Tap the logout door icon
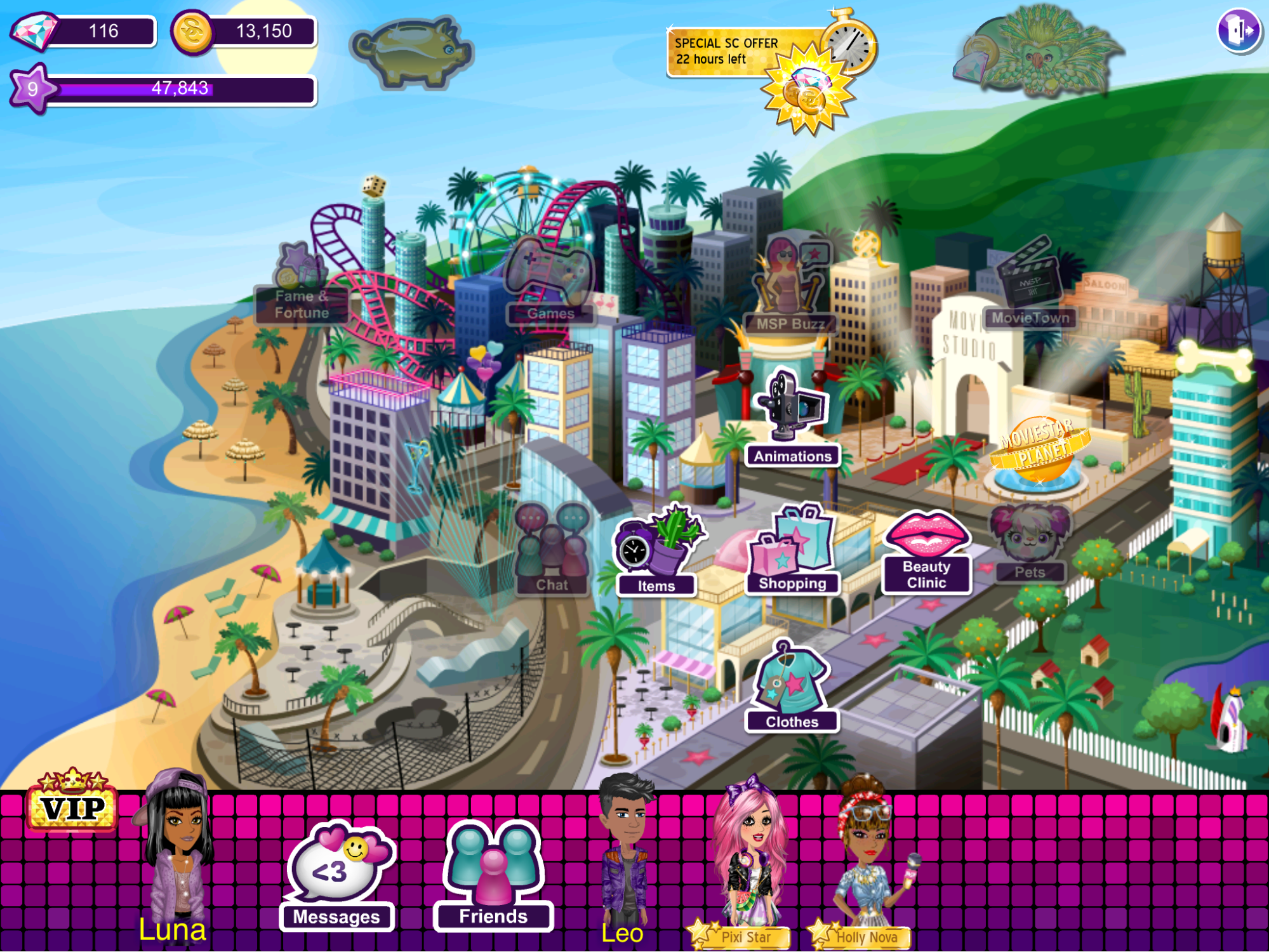The height and width of the screenshot is (952, 1269). (x=1239, y=30)
